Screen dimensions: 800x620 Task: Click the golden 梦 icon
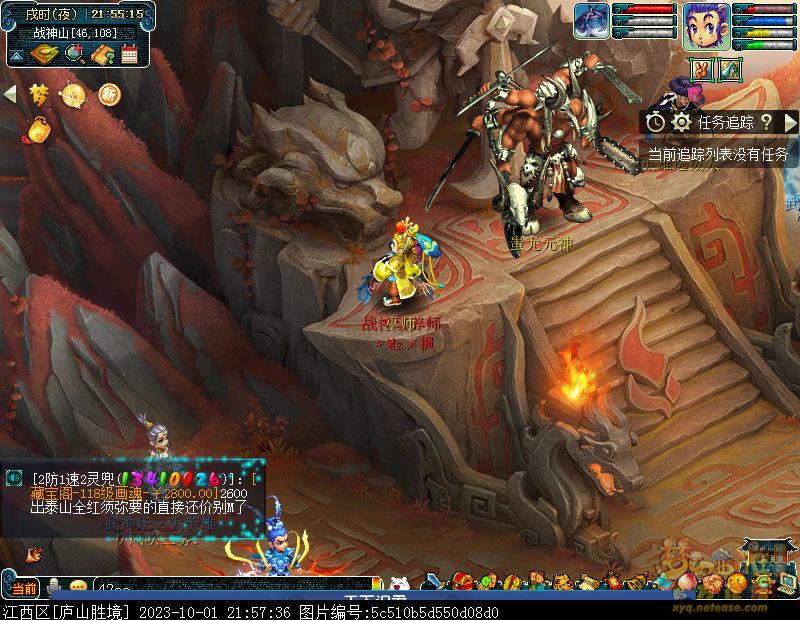39,94
